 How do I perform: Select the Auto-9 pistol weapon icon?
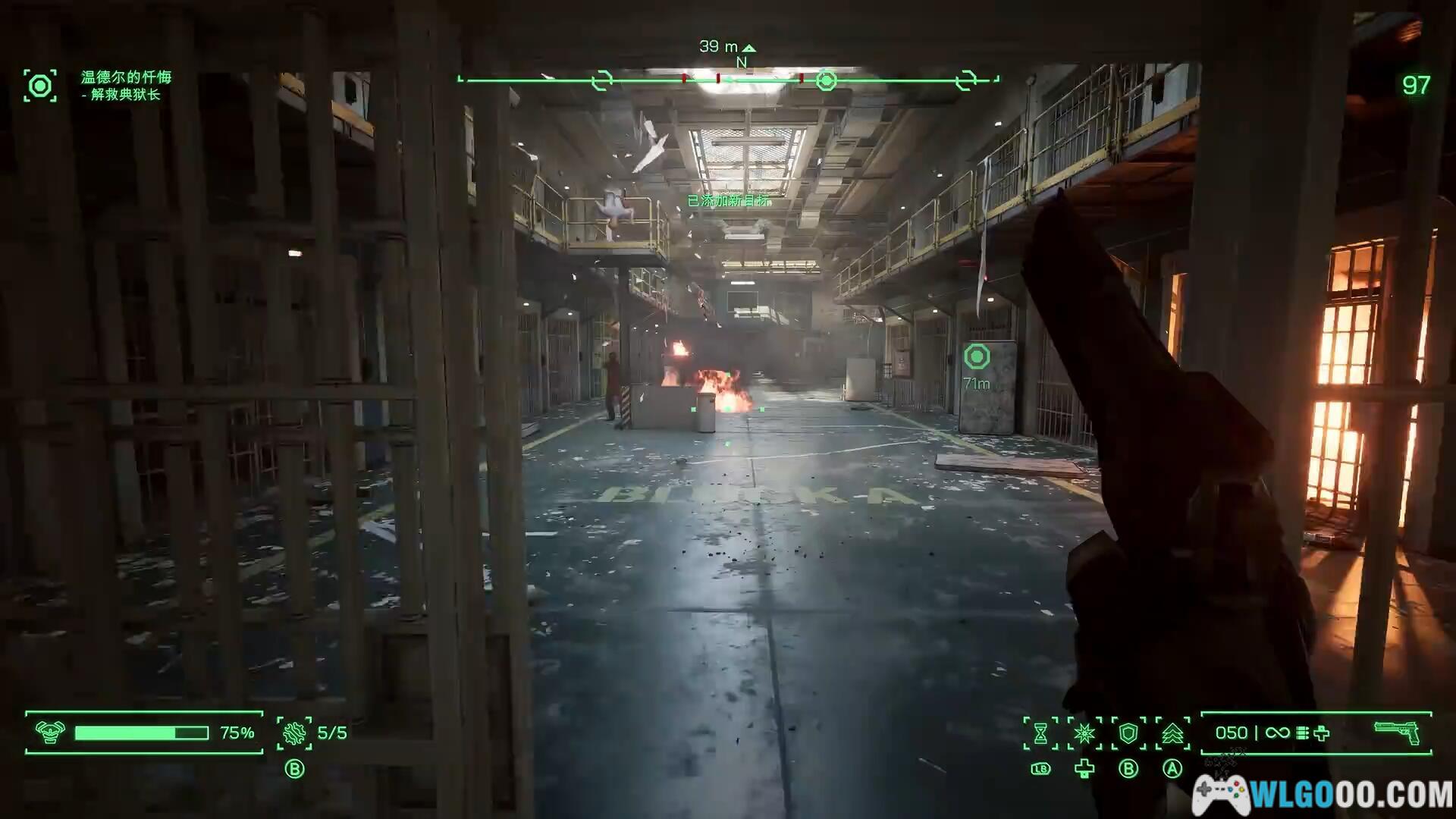(x=1396, y=732)
